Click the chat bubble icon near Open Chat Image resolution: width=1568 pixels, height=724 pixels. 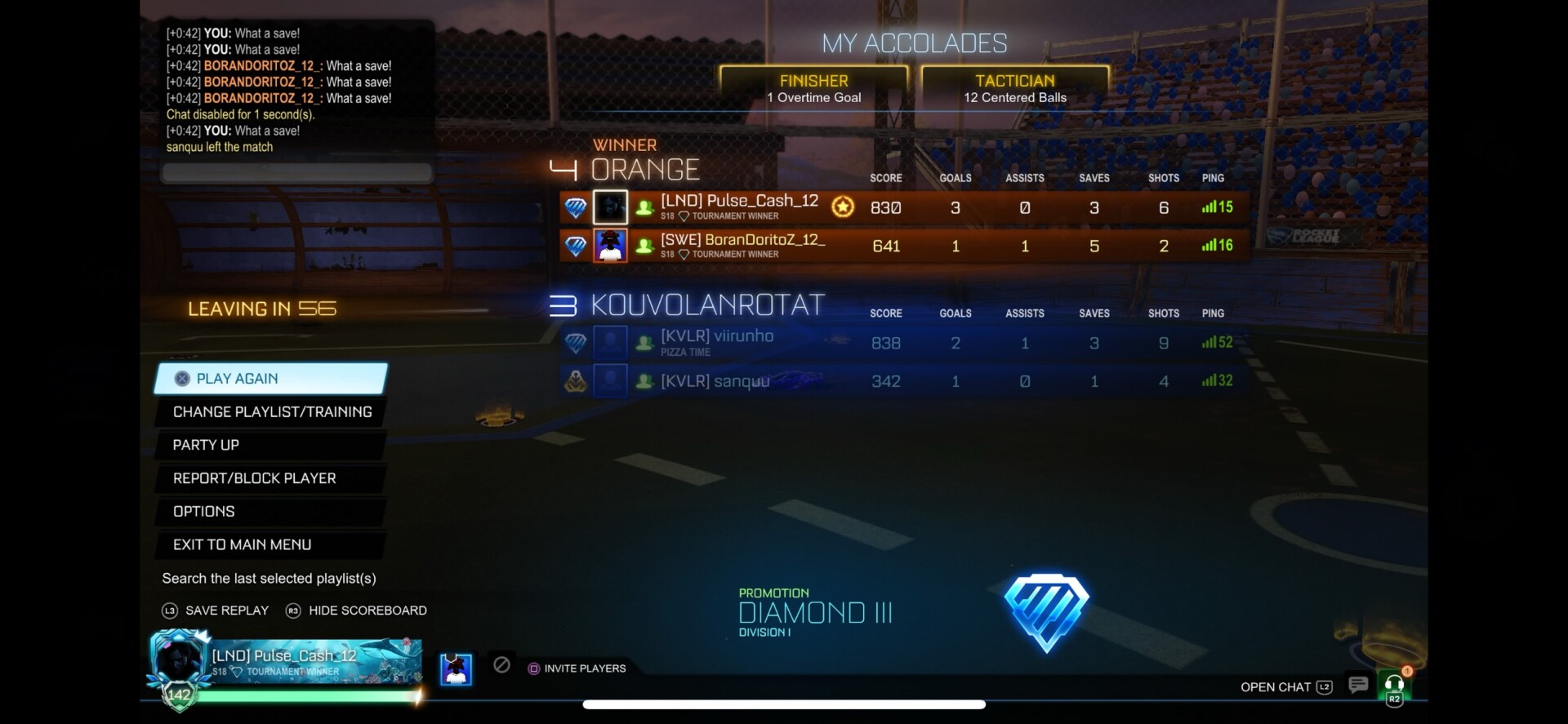(1358, 686)
